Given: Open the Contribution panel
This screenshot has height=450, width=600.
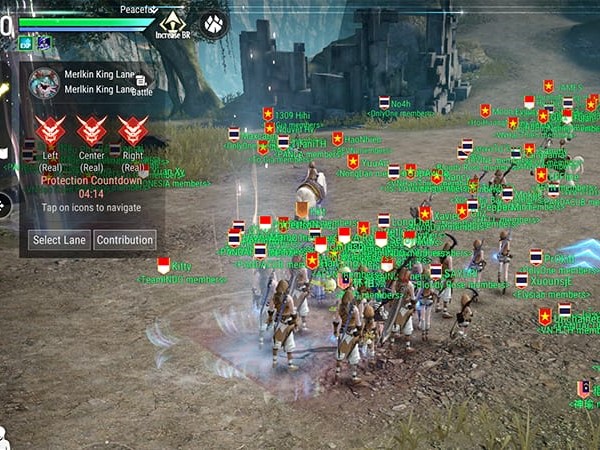Looking at the screenshot, I should [x=125, y=240].
